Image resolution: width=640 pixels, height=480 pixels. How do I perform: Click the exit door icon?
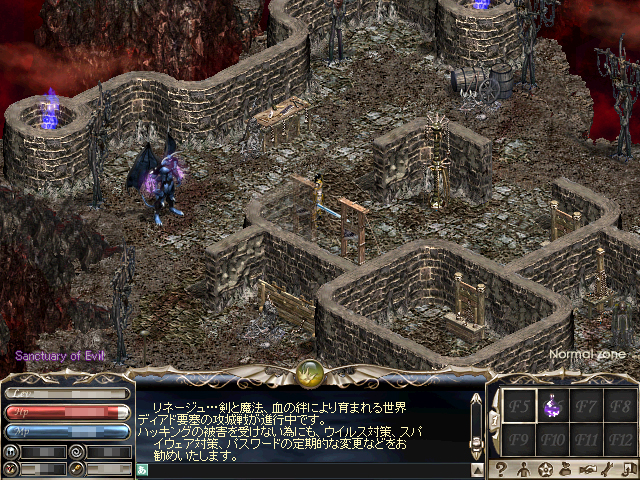point(629,469)
